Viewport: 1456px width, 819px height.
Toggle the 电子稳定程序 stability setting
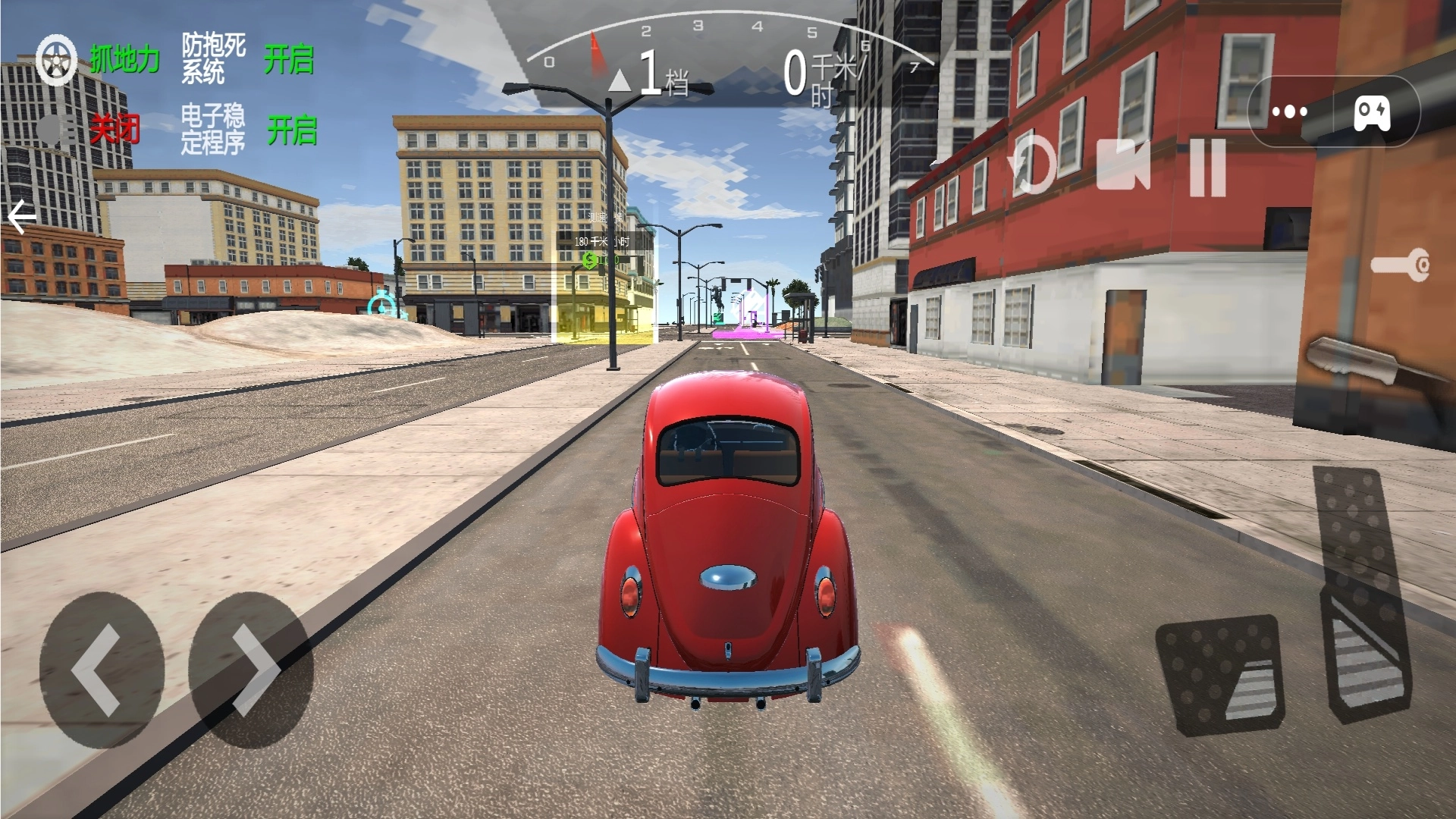pyautogui.click(x=291, y=130)
